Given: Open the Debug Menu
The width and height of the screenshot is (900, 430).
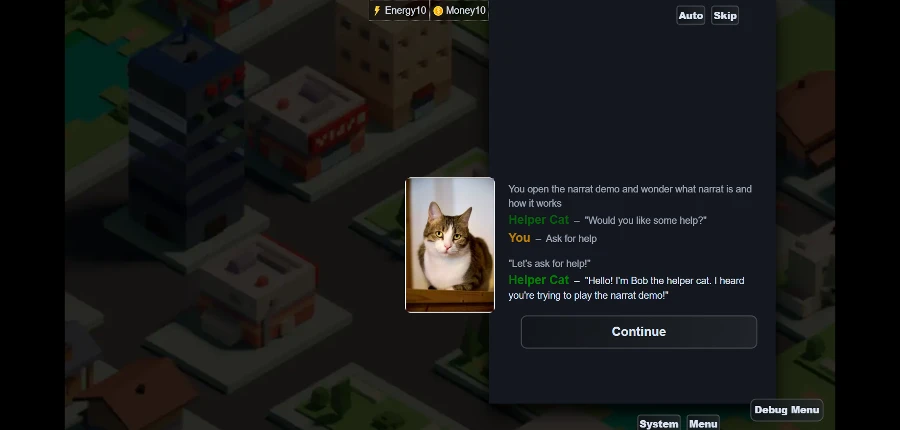Looking at the screenshot, I should [x=787, y=410].
